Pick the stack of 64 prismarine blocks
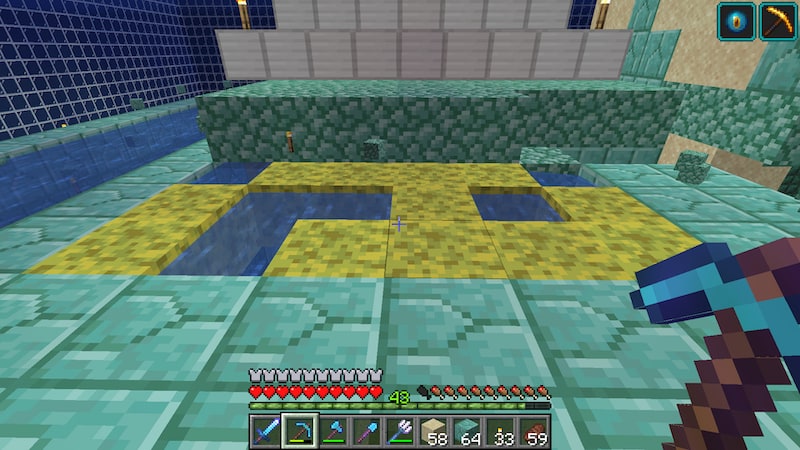This screenshot has width=800, height=450. point(466,431)
